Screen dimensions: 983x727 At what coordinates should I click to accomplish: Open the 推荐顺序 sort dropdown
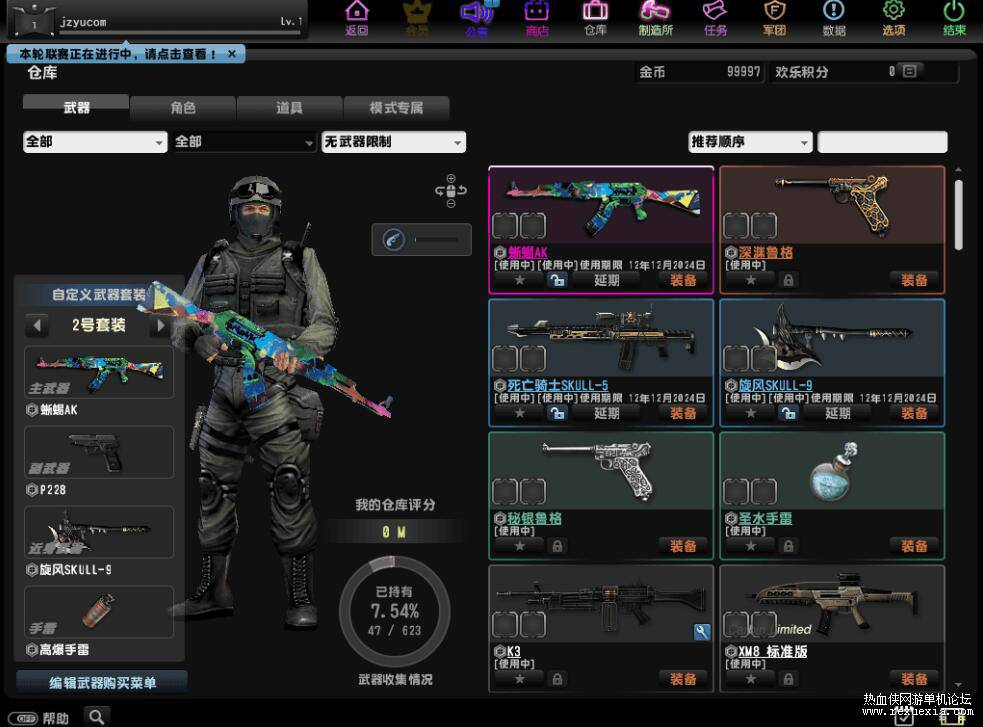pyautogui.click(x=750, y=142)
